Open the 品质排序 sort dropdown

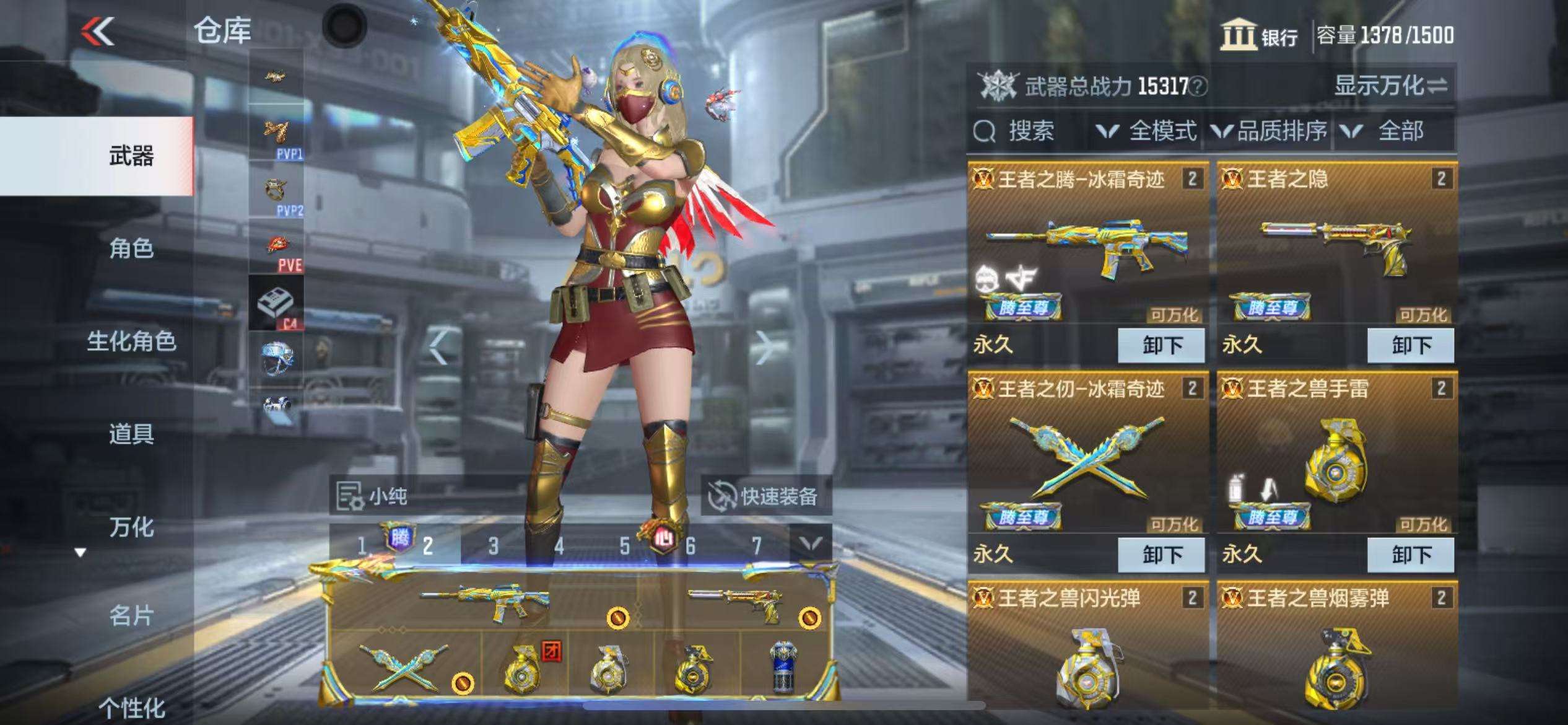[1270, 131]
